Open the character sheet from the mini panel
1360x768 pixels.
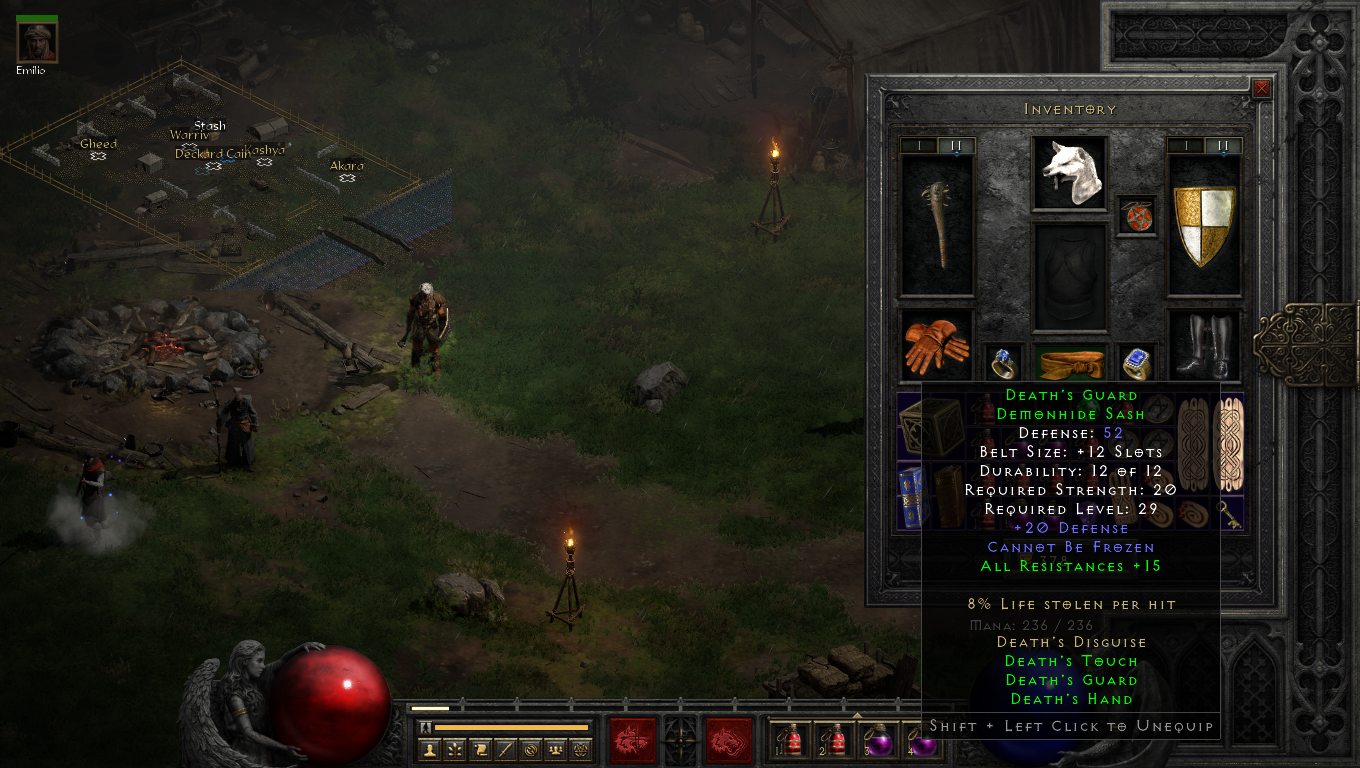click(x=430, y=749)
